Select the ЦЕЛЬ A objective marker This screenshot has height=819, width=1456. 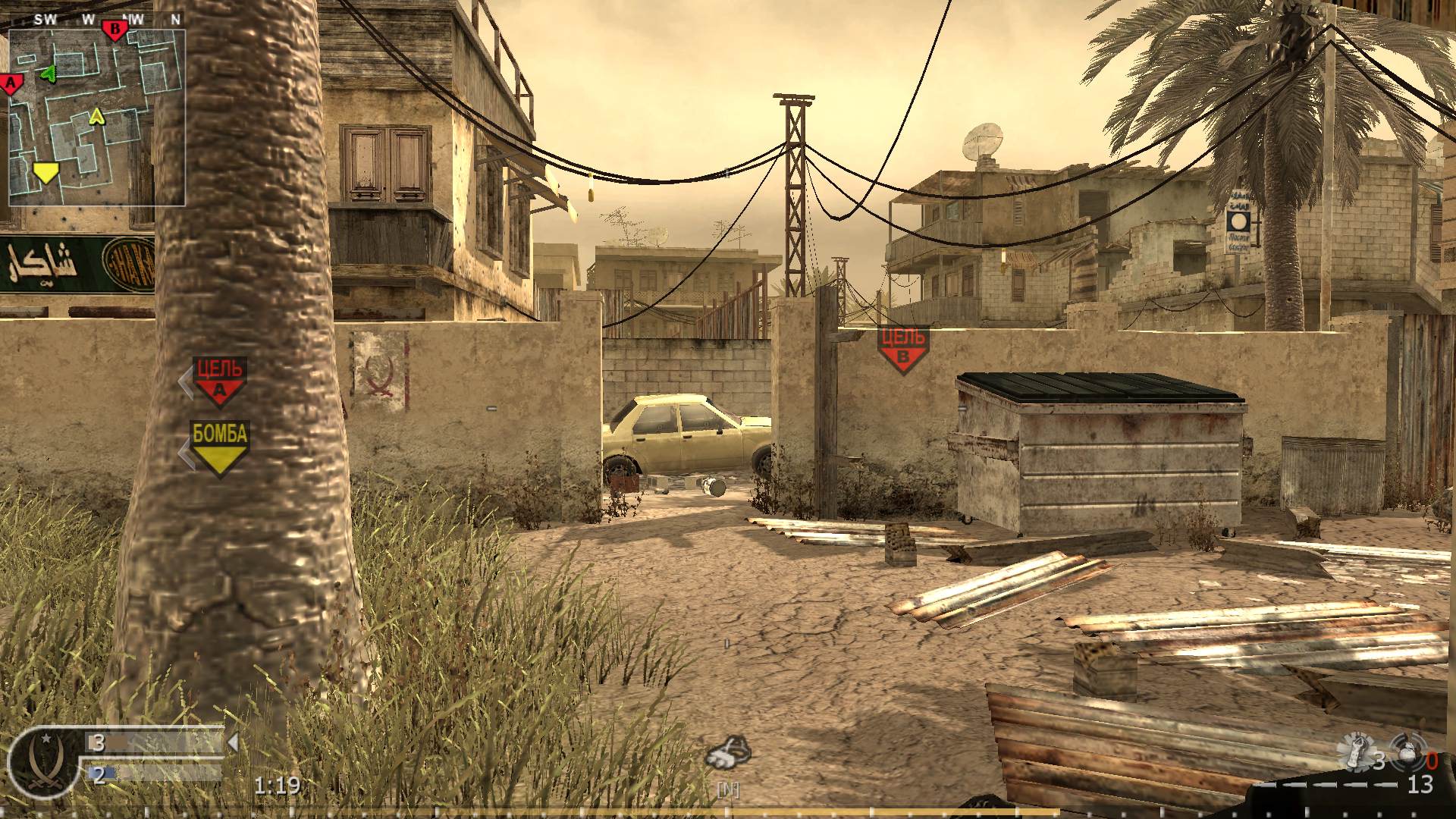(x=218, y=378)
